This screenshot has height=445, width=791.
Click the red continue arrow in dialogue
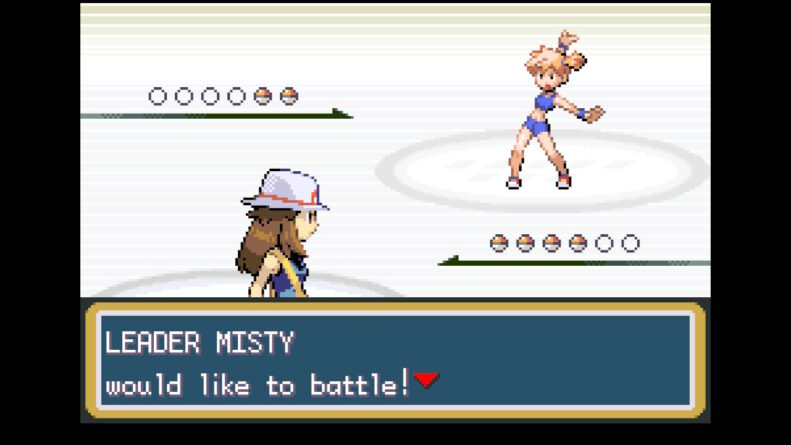click(426, 380)
